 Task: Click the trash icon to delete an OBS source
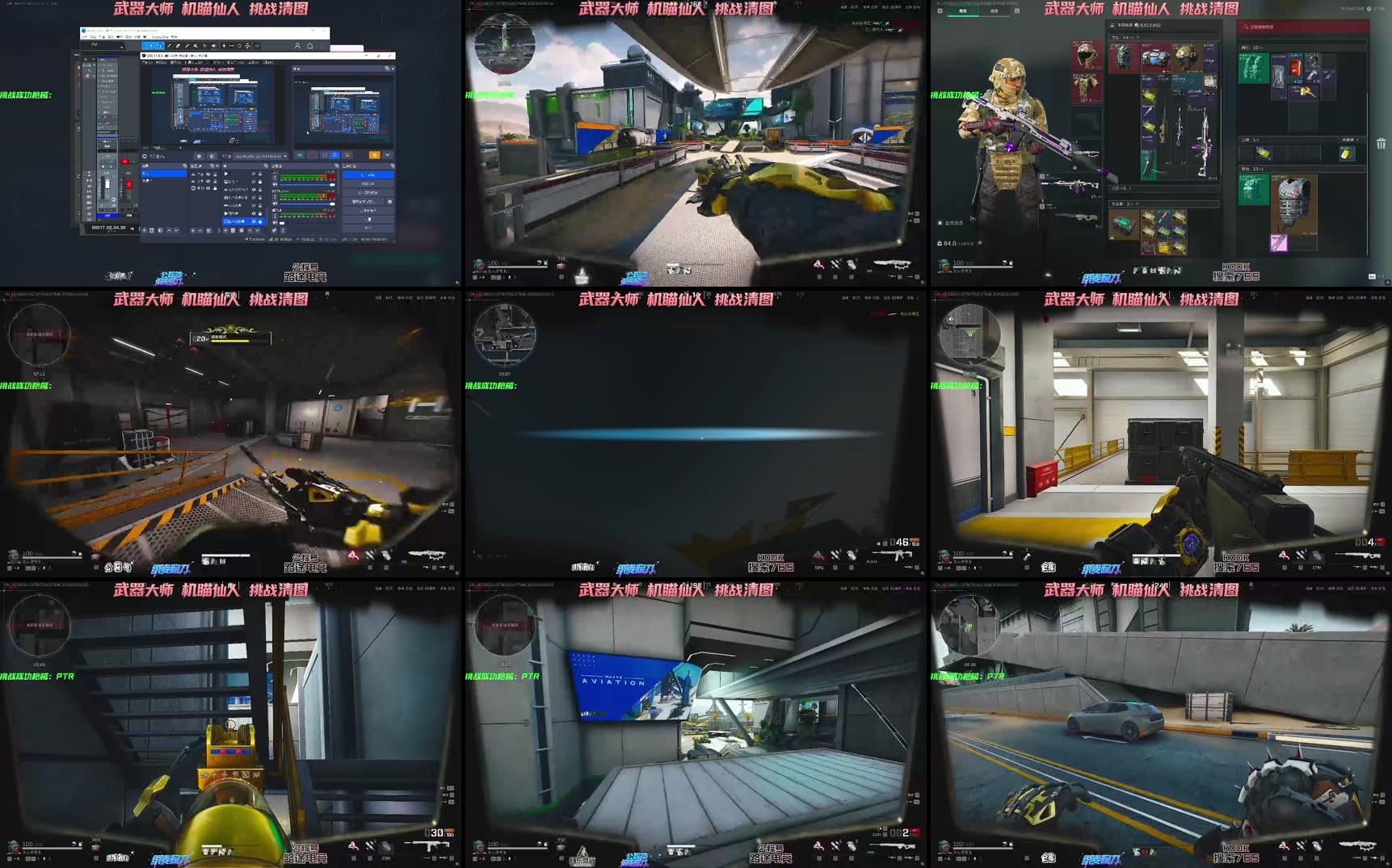click(x=233, y=230)
